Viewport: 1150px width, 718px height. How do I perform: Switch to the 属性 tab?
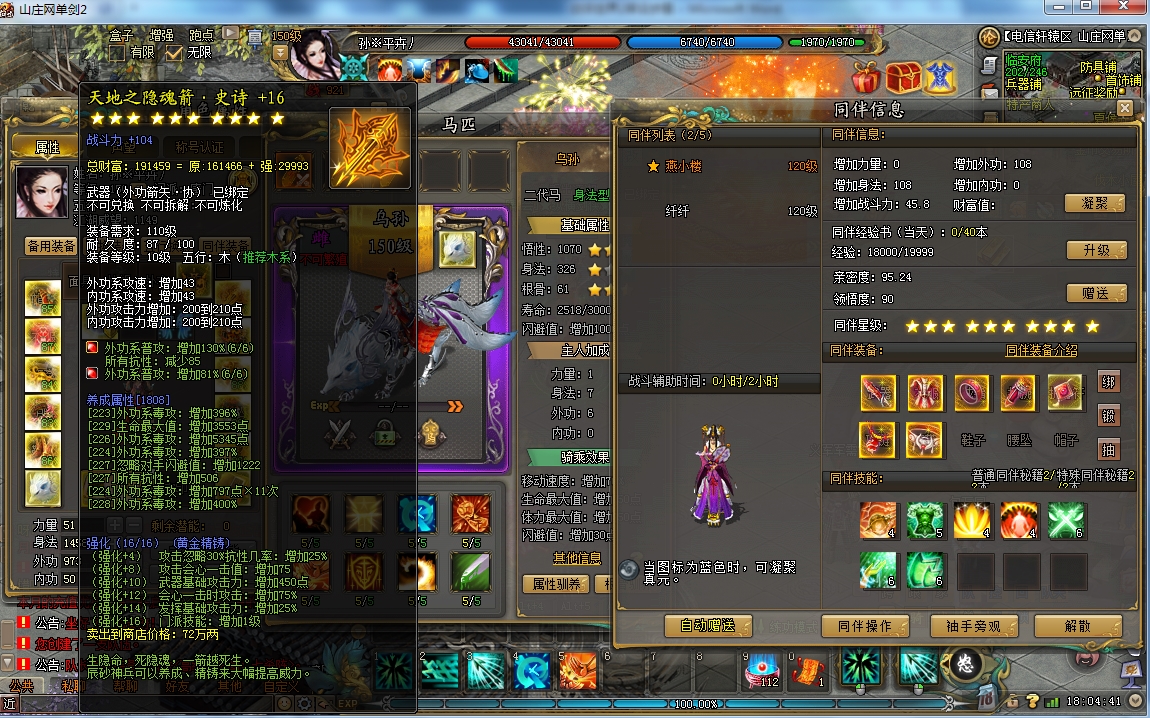pyautogui.click(x=47, y=147)
